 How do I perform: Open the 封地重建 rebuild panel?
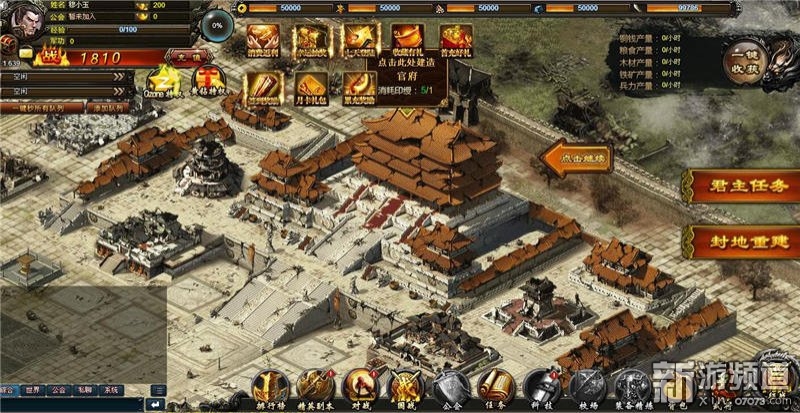[x=740, y=242]
